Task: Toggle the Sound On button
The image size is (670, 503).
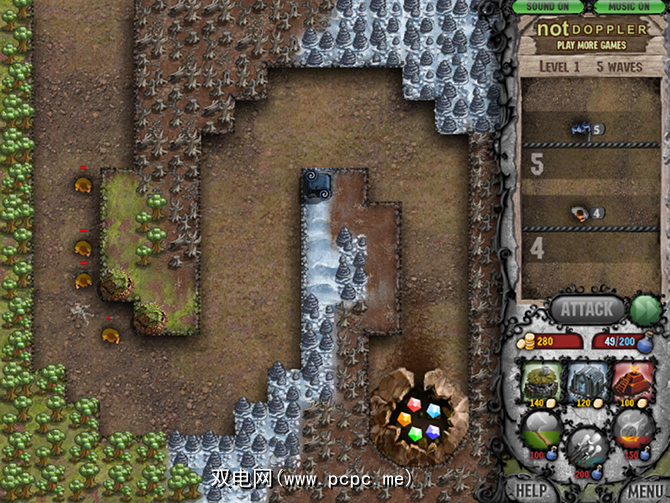Action: point(548,6)
